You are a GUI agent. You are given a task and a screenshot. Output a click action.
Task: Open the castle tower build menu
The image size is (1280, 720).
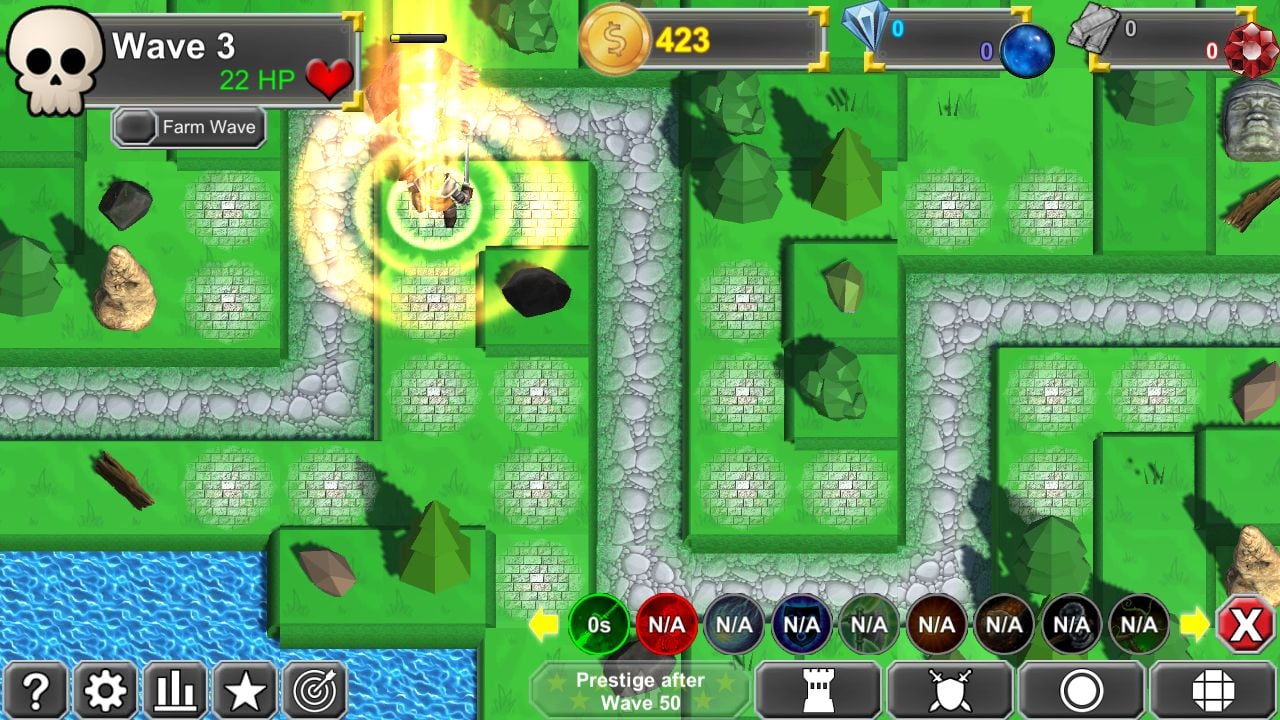pyautogui.click(x=818, y=690)
